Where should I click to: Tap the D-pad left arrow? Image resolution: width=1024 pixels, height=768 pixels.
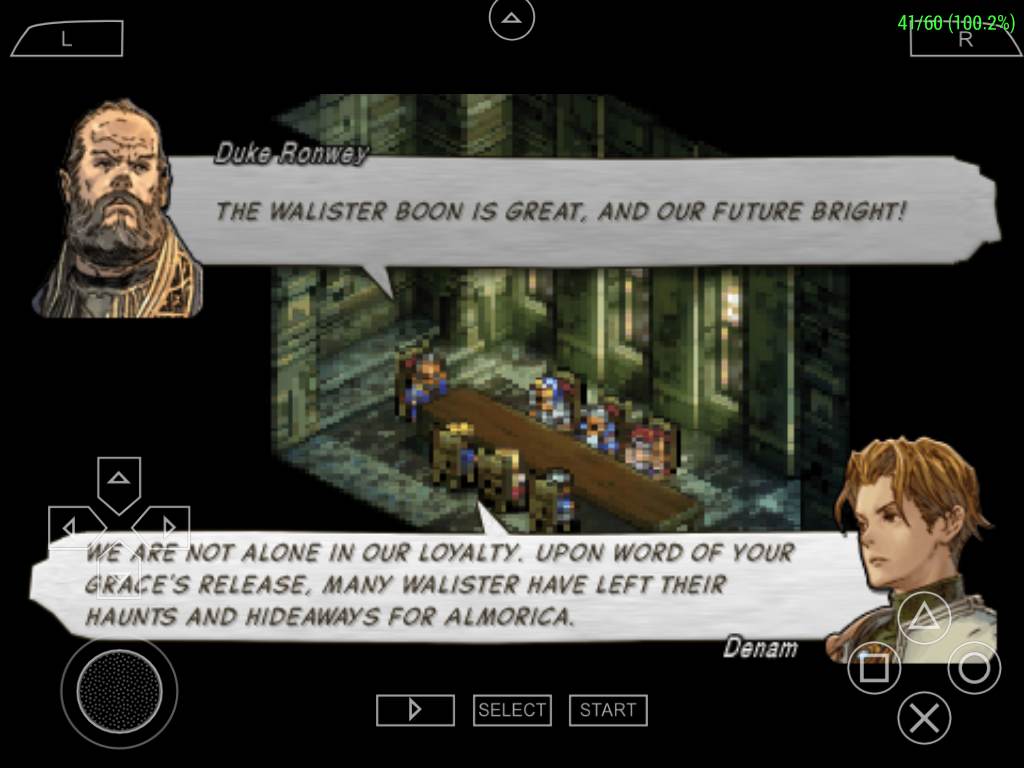(70, 525)
